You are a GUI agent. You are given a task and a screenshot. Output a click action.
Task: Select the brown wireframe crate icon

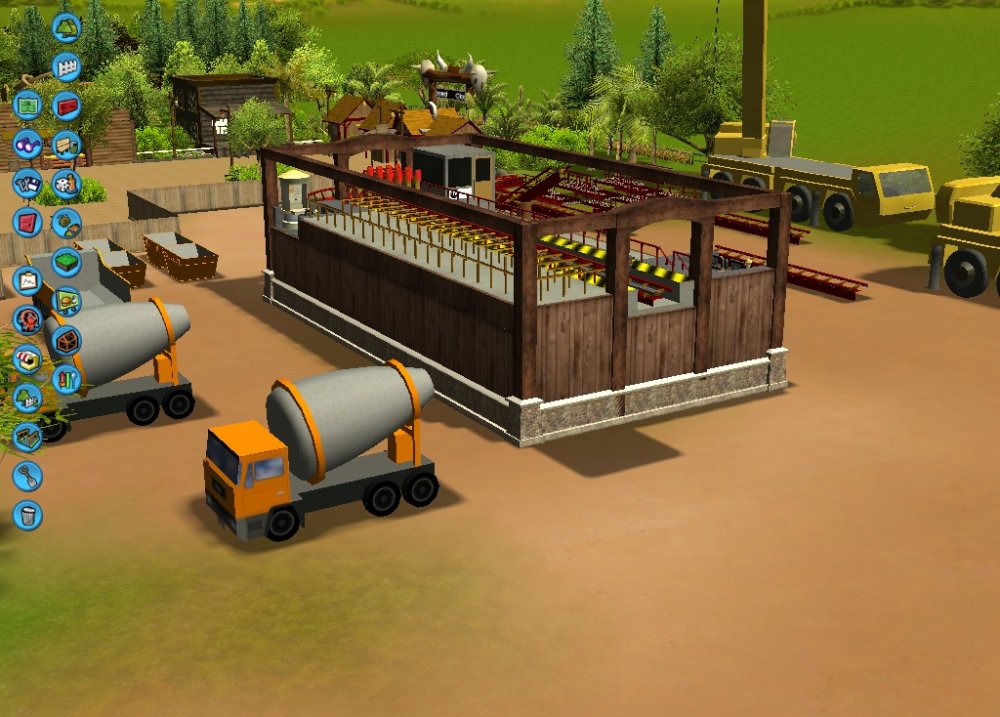coord(67,340)
